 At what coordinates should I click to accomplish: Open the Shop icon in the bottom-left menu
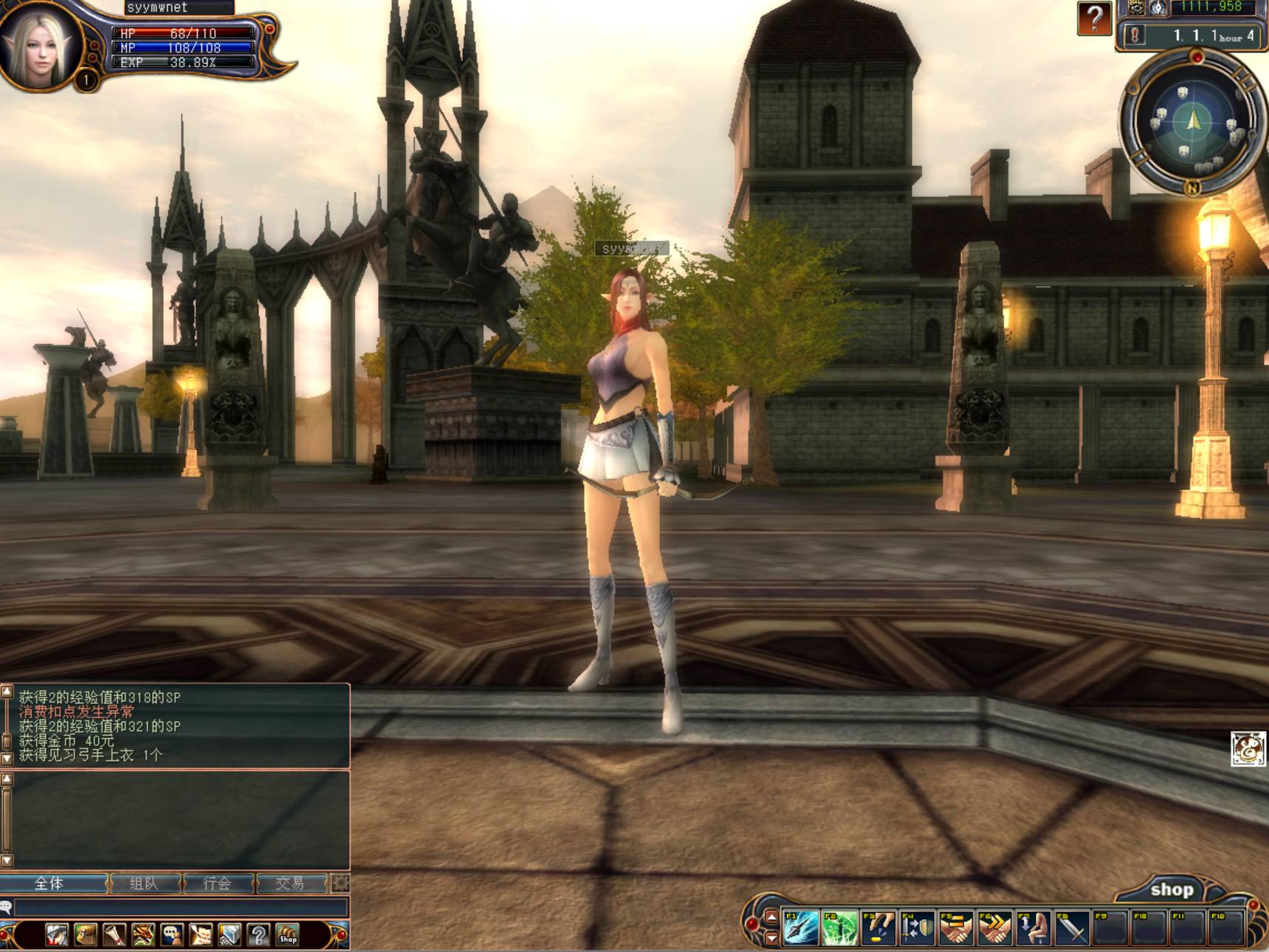click(287, 935)
